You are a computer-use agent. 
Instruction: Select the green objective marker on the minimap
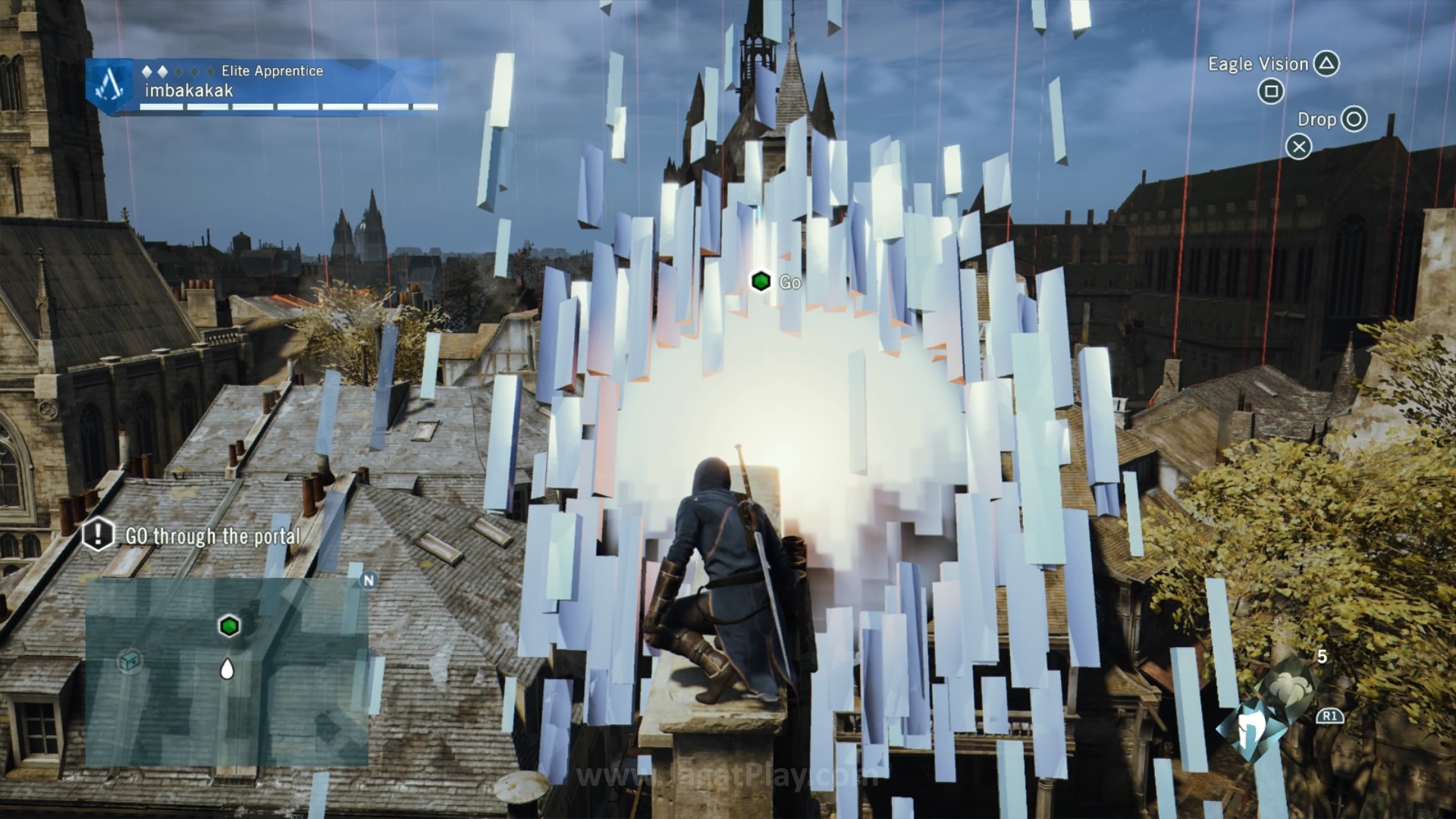[229, 626]
